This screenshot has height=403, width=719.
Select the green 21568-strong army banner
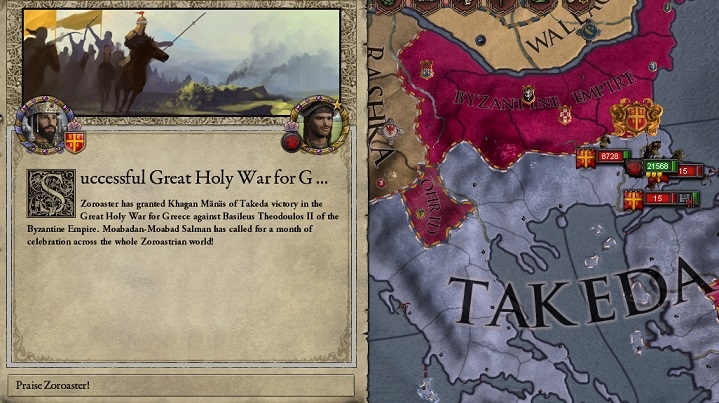tap(658, 166)
